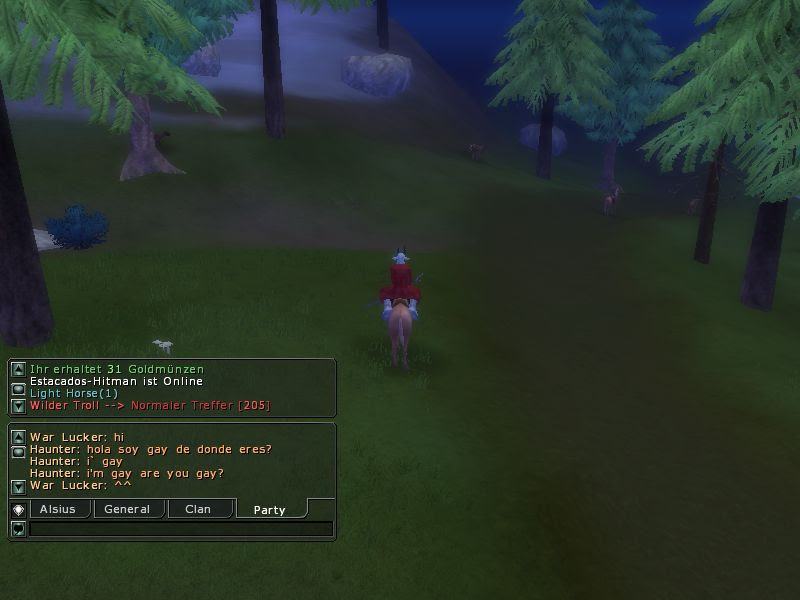Click the down arrow of the system log
Screen dimensions: 800x600
tap(18, 406)
